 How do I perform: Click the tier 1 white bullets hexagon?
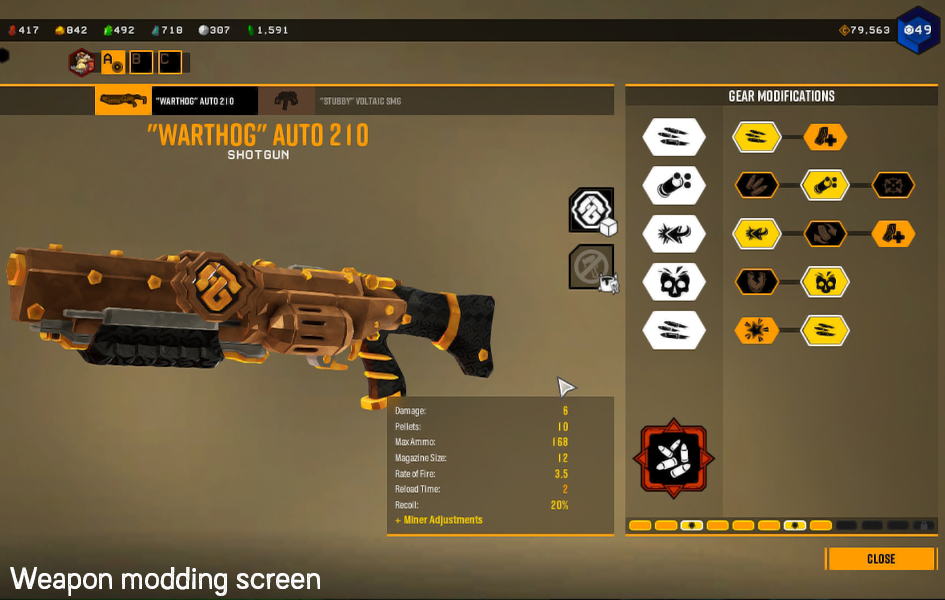674,137
